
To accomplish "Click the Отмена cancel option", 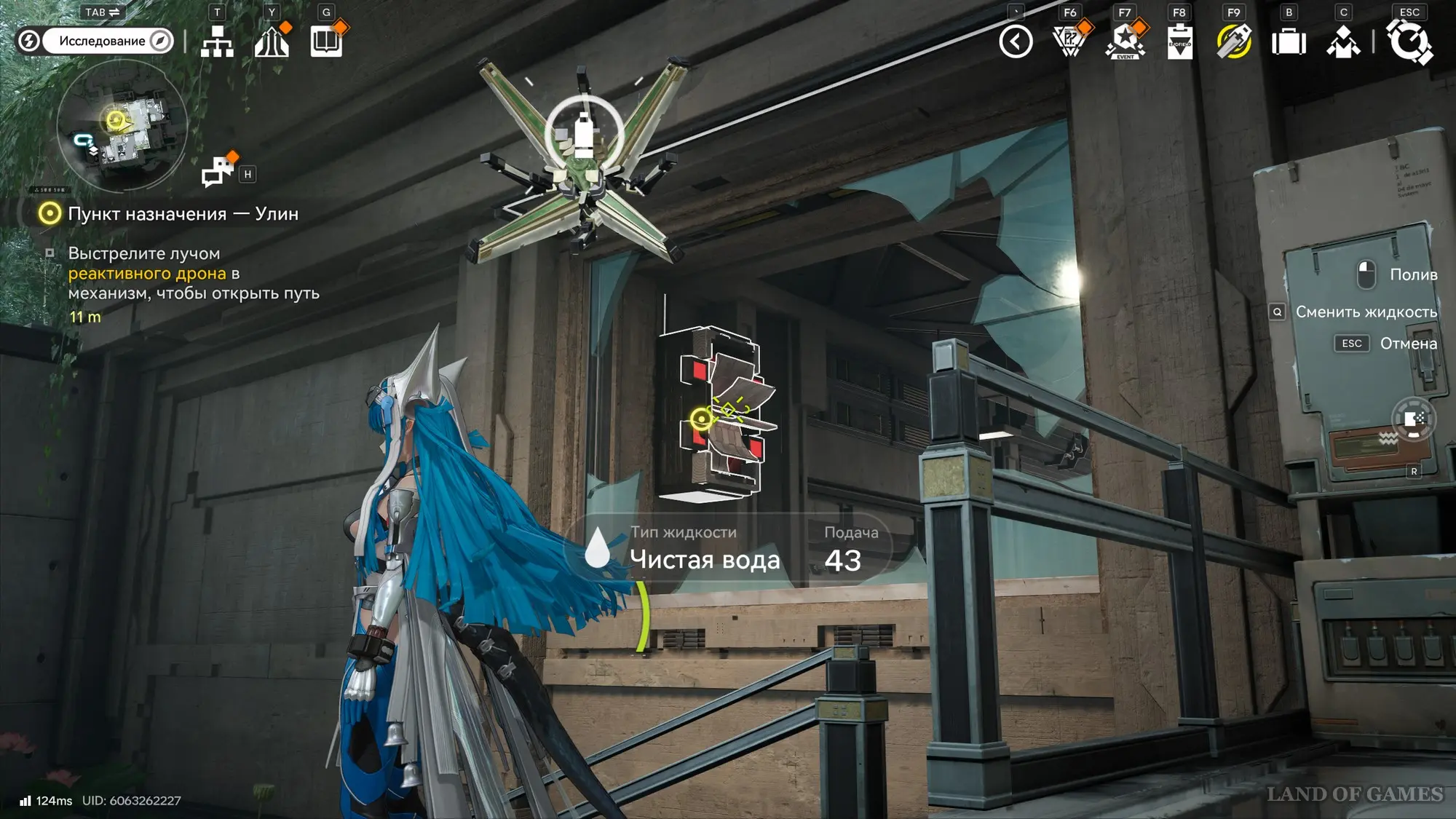I will click(x=1408, y=344).
